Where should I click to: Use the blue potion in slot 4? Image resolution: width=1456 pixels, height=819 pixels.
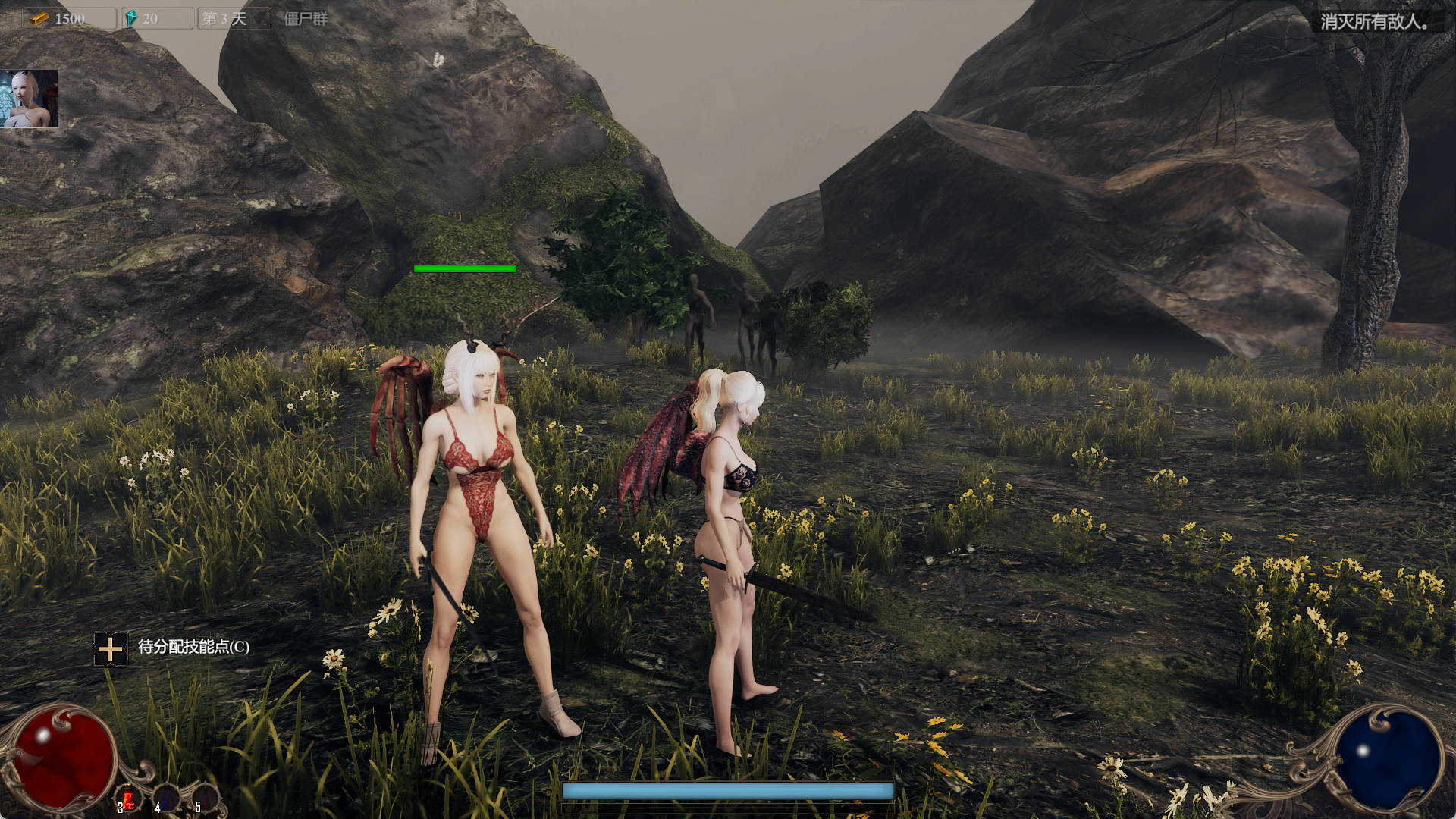(167, 799)
